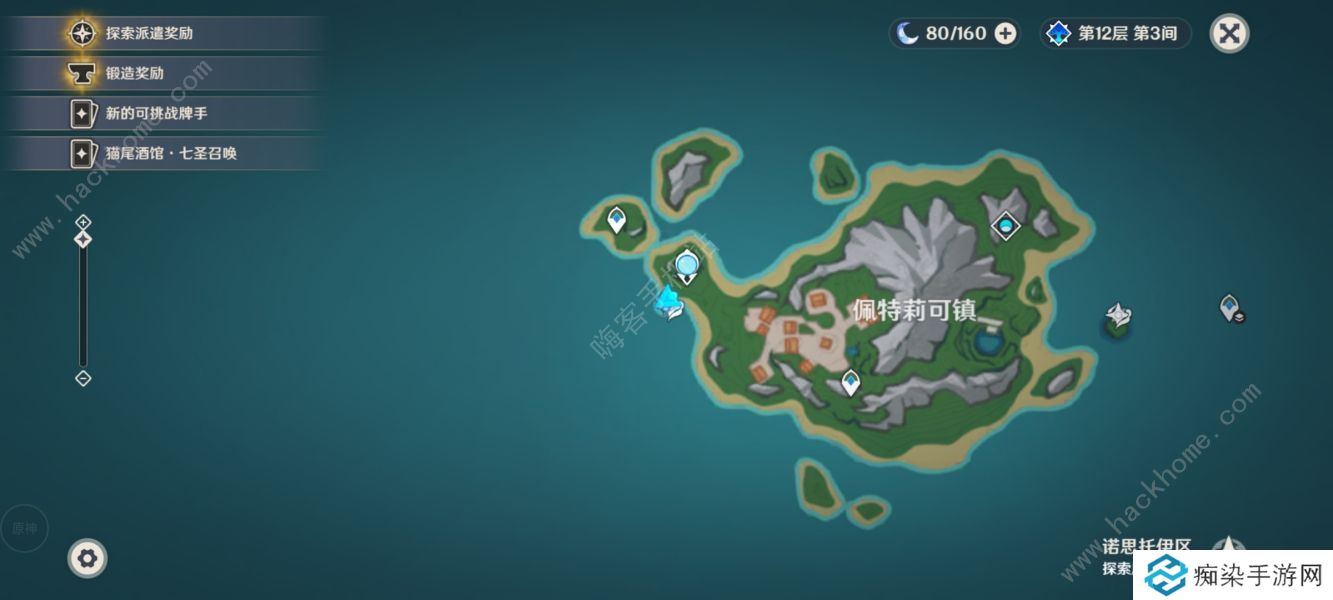Click the 佩特莉可镇 town label
The width and height of the screenshot is (1333, 600).
(913, 309)
